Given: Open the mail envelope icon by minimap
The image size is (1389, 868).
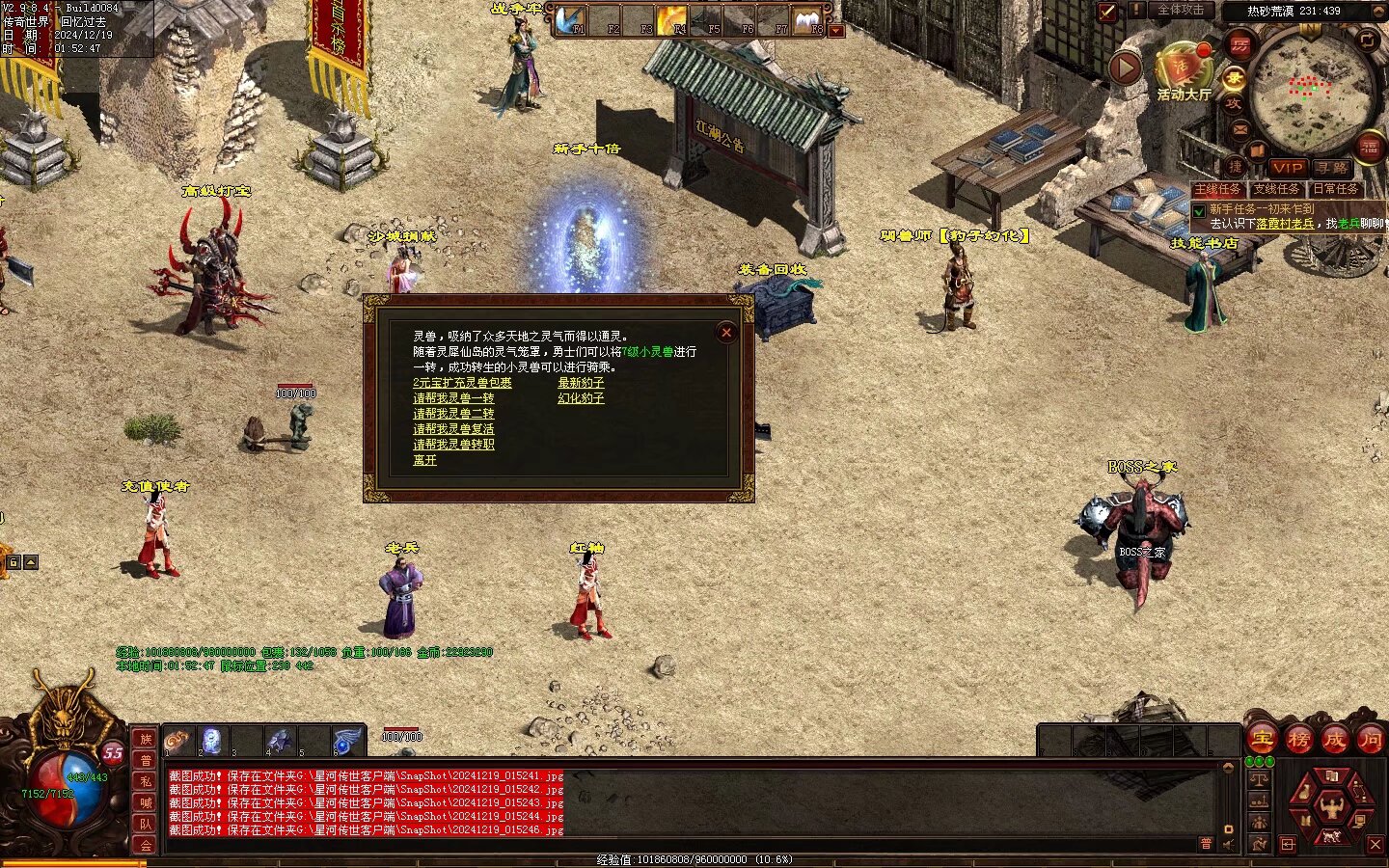Looking at the screenshot, I should [1240, 128].
